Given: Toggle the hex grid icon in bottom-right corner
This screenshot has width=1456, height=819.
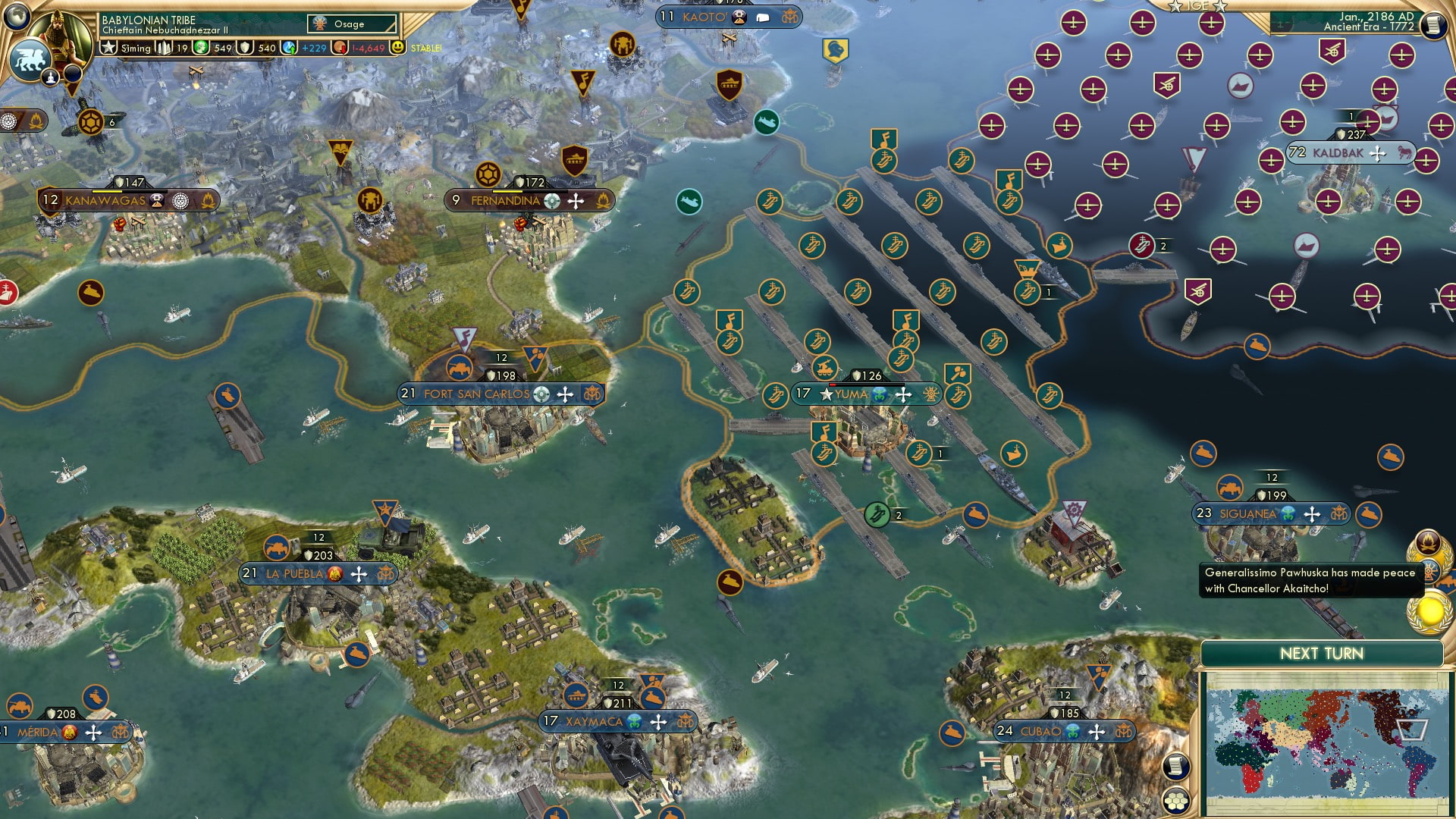Looking at the screenshot, I should pyautogui.click(x=1176, y=800).
